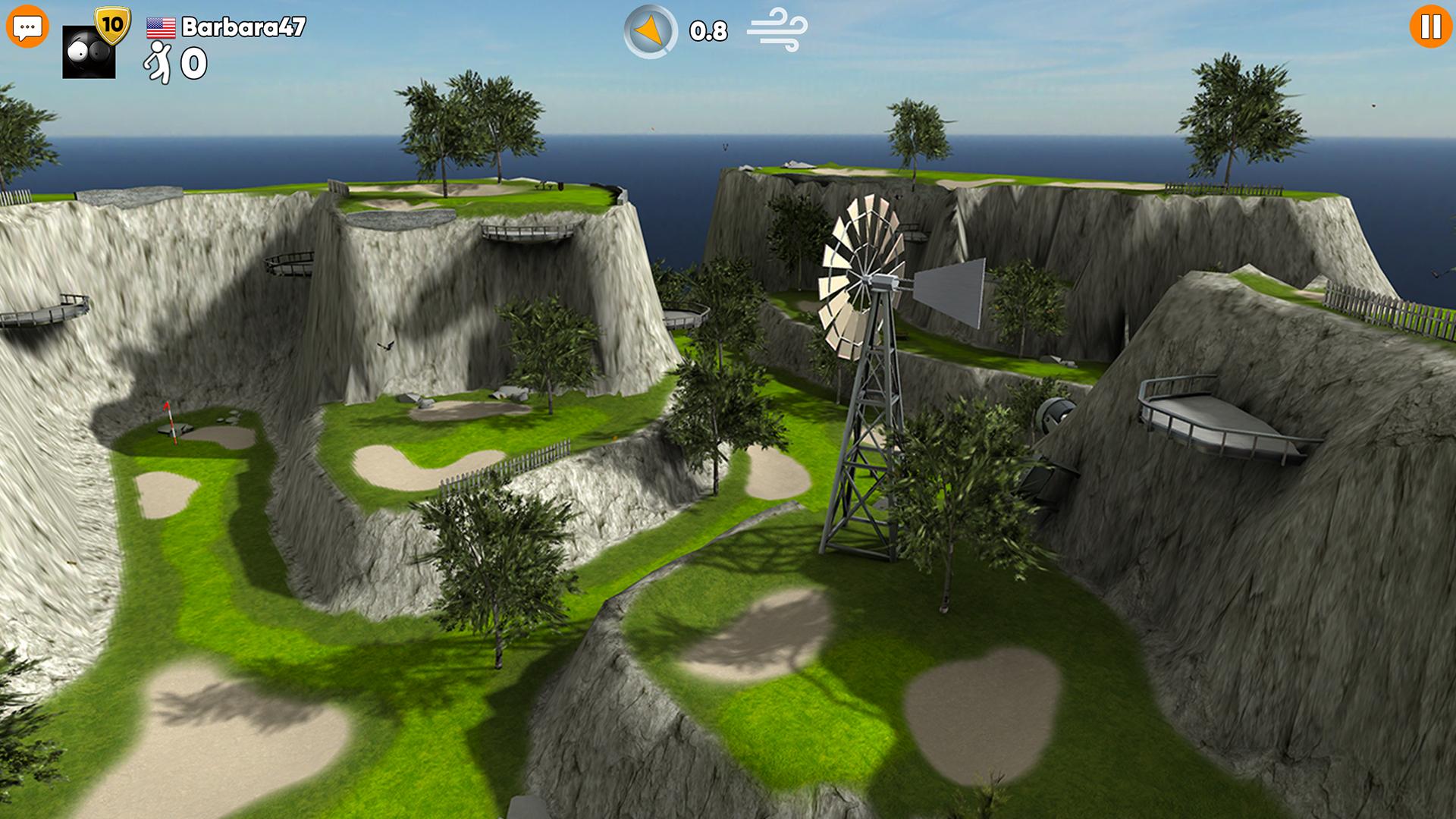Select the American flag next to Barbara47

pyautogui.click(x=160, y=29)
